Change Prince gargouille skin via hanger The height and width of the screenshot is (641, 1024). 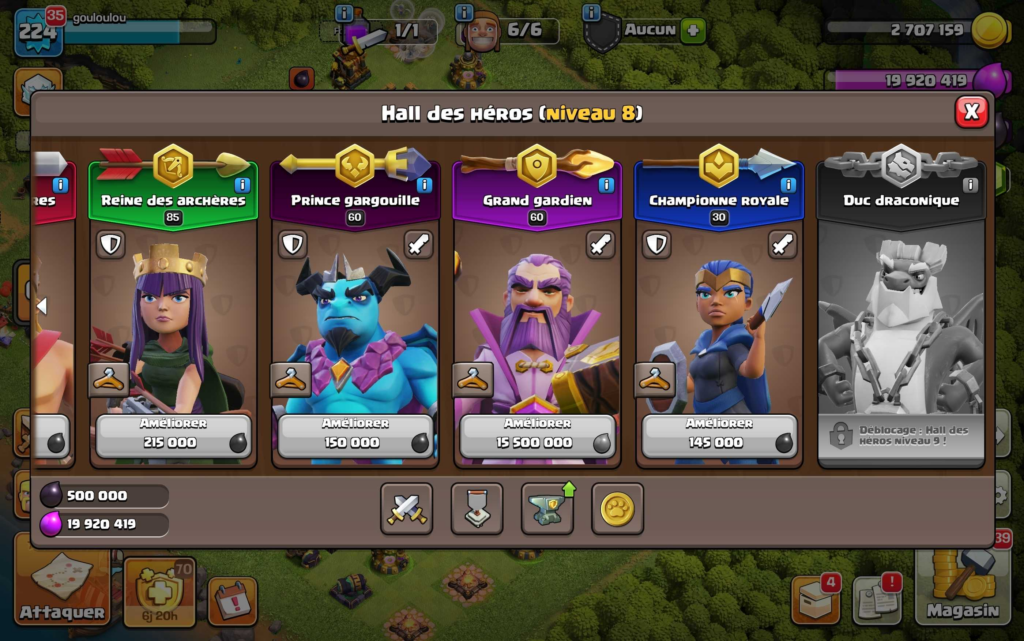click(290, 379)
